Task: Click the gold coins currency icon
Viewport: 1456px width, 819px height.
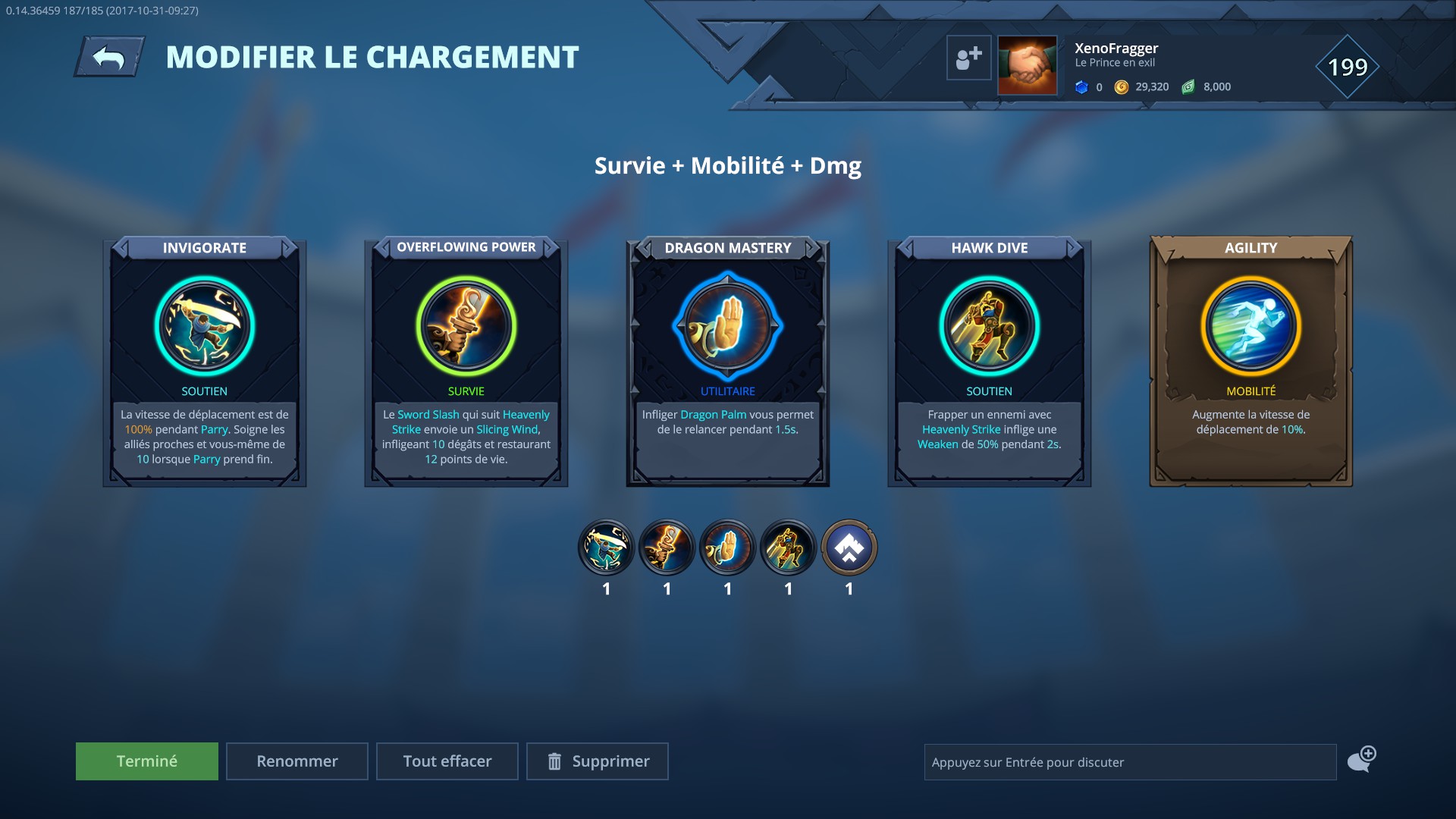Action: click(1122, 86)
